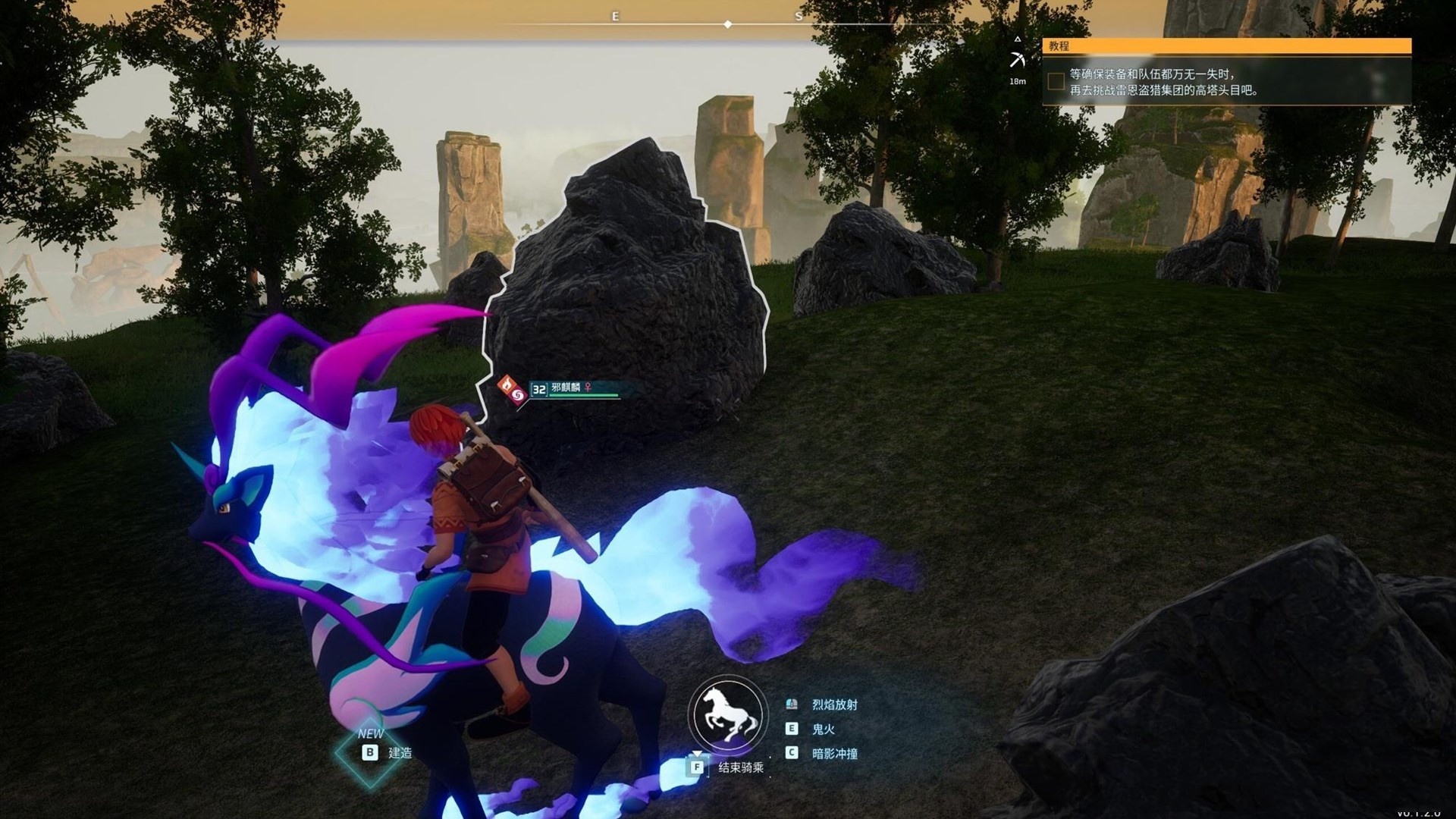The image size is (1456, 819).
Task: Use the 暗影冲撞 skill
Action: coord(834,753)
